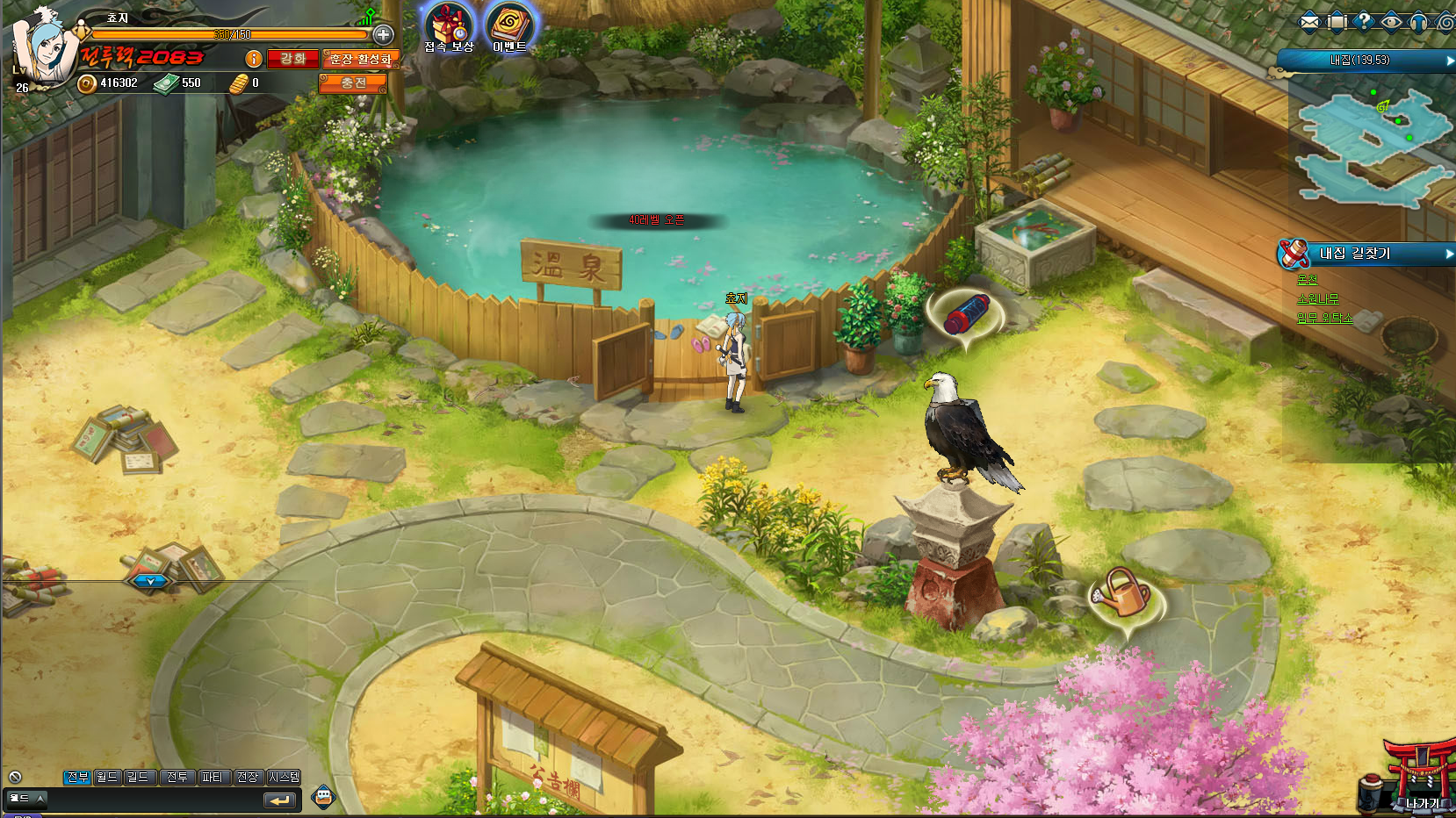Click the headphones sound icon
Screen dimensions: 1456x818
click(x=1418, y=21)
